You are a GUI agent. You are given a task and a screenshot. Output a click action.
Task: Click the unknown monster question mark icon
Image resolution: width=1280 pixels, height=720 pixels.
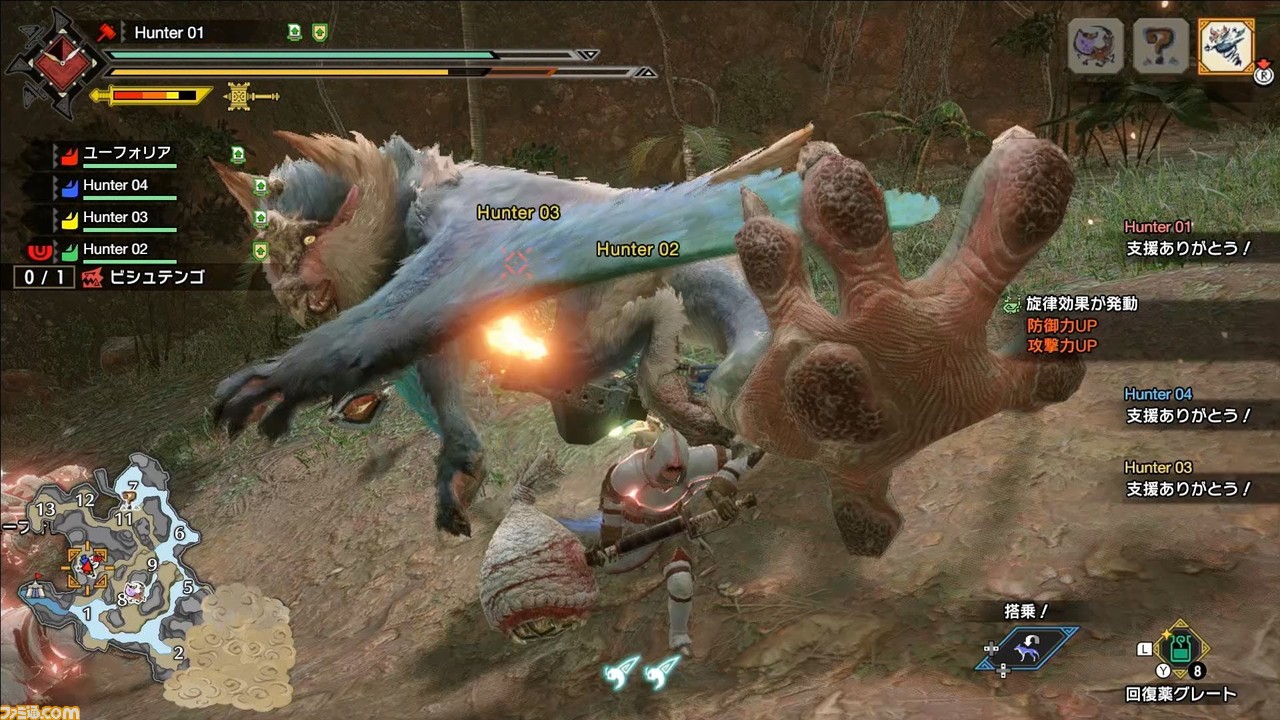pyautogui.click(x=1161, y=46)
